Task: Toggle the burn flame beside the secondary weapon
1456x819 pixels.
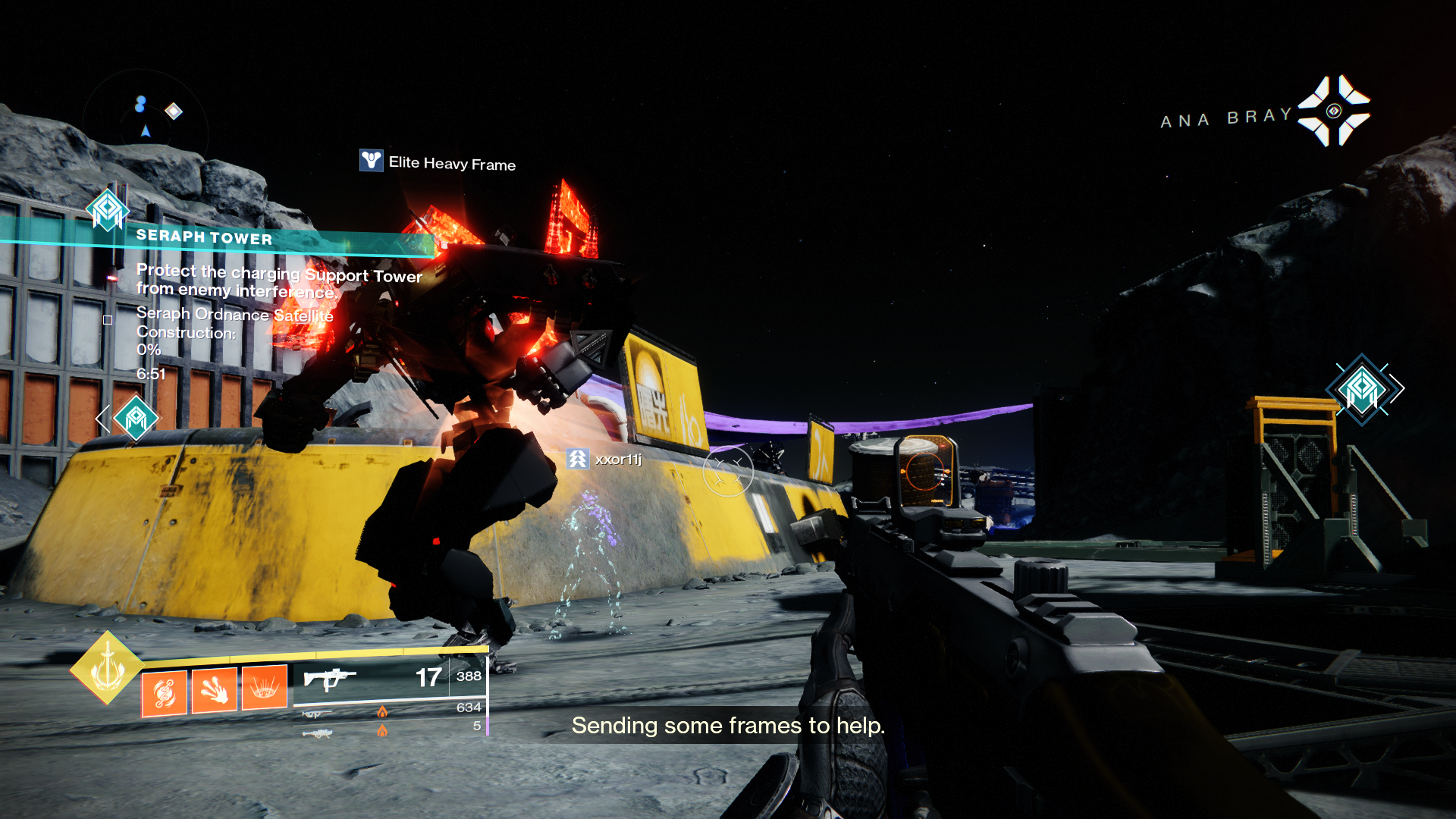Action: (383, 713)
